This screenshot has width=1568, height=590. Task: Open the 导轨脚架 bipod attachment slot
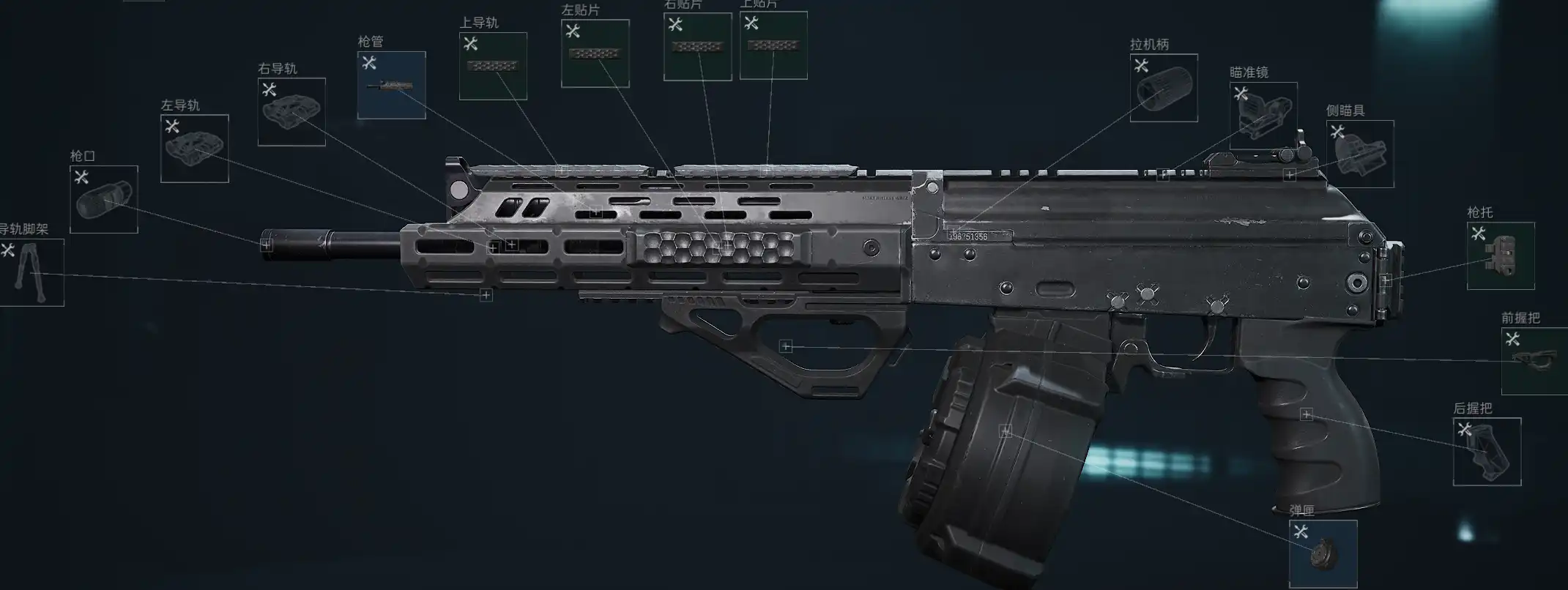(31, 272)
